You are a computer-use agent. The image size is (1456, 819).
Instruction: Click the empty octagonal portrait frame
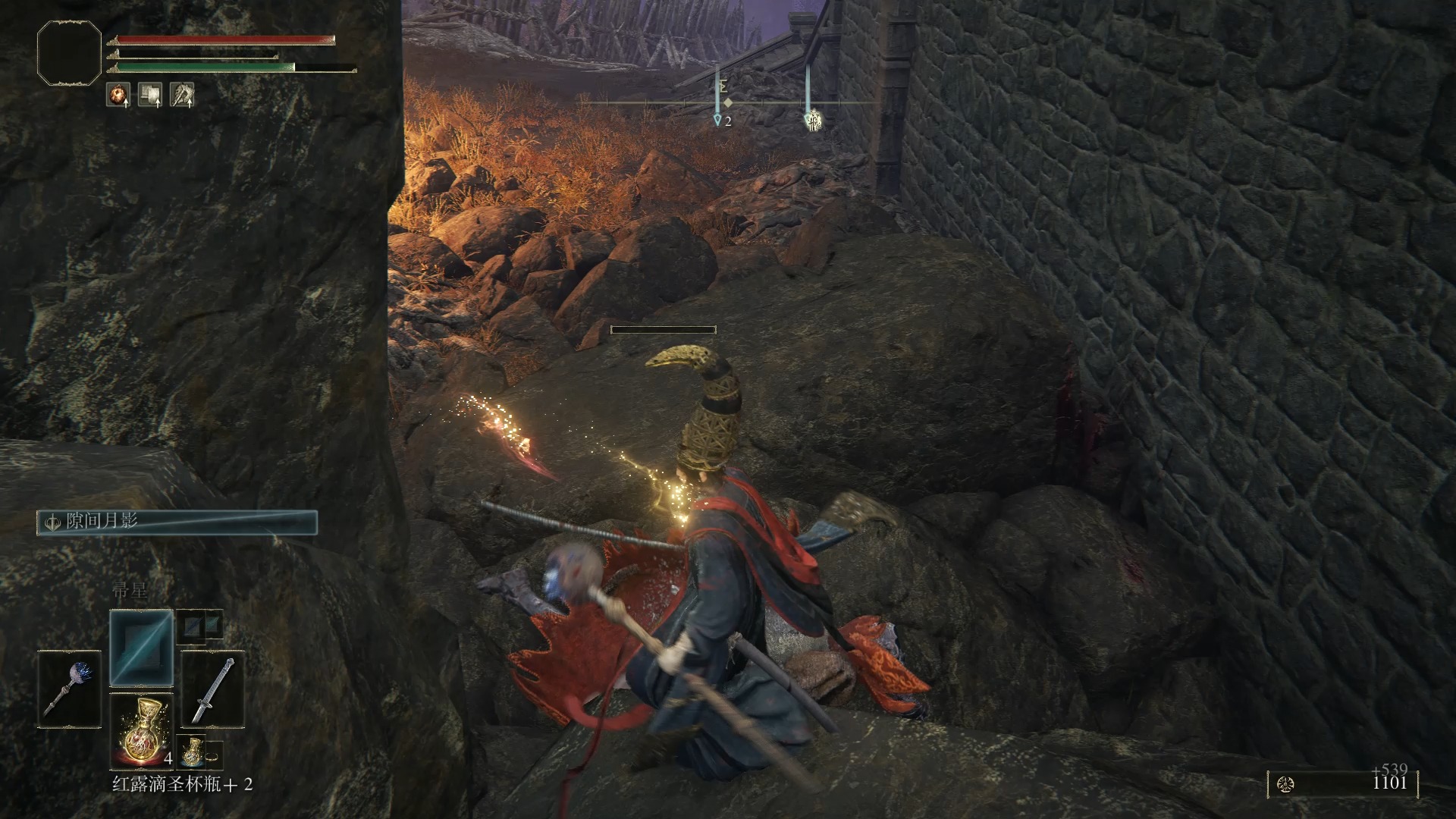tap(69, 52)
